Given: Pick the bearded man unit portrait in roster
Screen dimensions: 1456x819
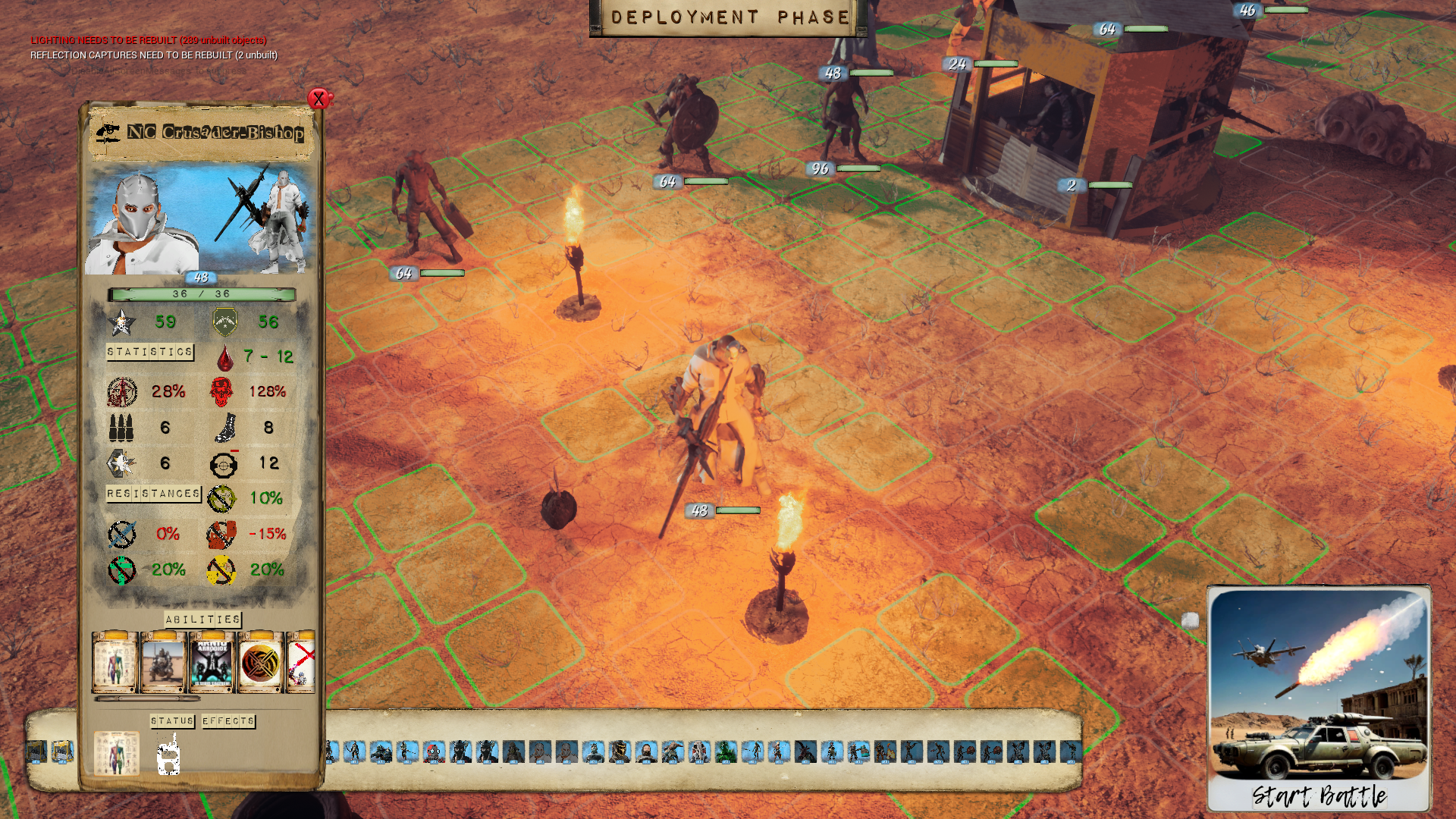Looking at the screenshot, I should point(646,752).
